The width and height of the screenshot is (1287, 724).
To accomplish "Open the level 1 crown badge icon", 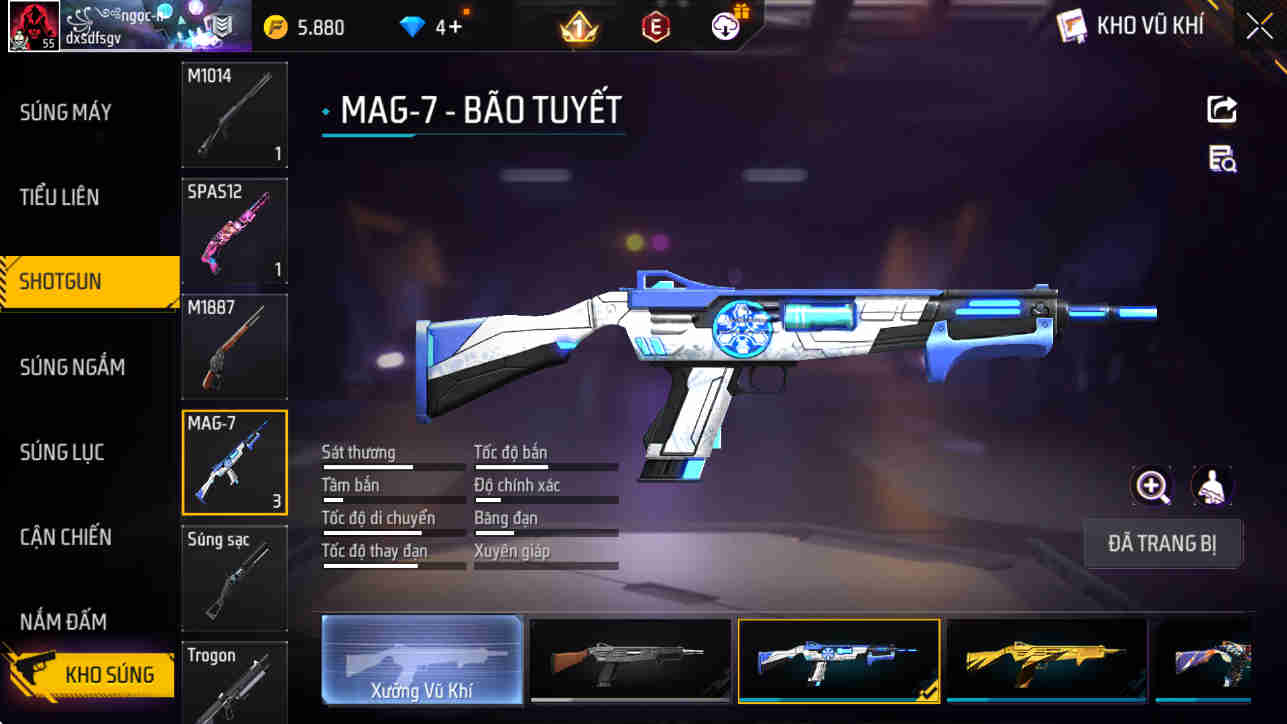I will (577, 27).
